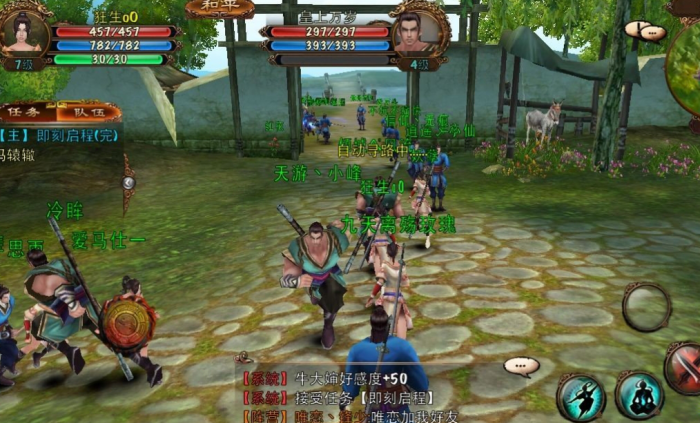Tap the empty round skill button
This screenshot has height=423, width=700.
646,307
